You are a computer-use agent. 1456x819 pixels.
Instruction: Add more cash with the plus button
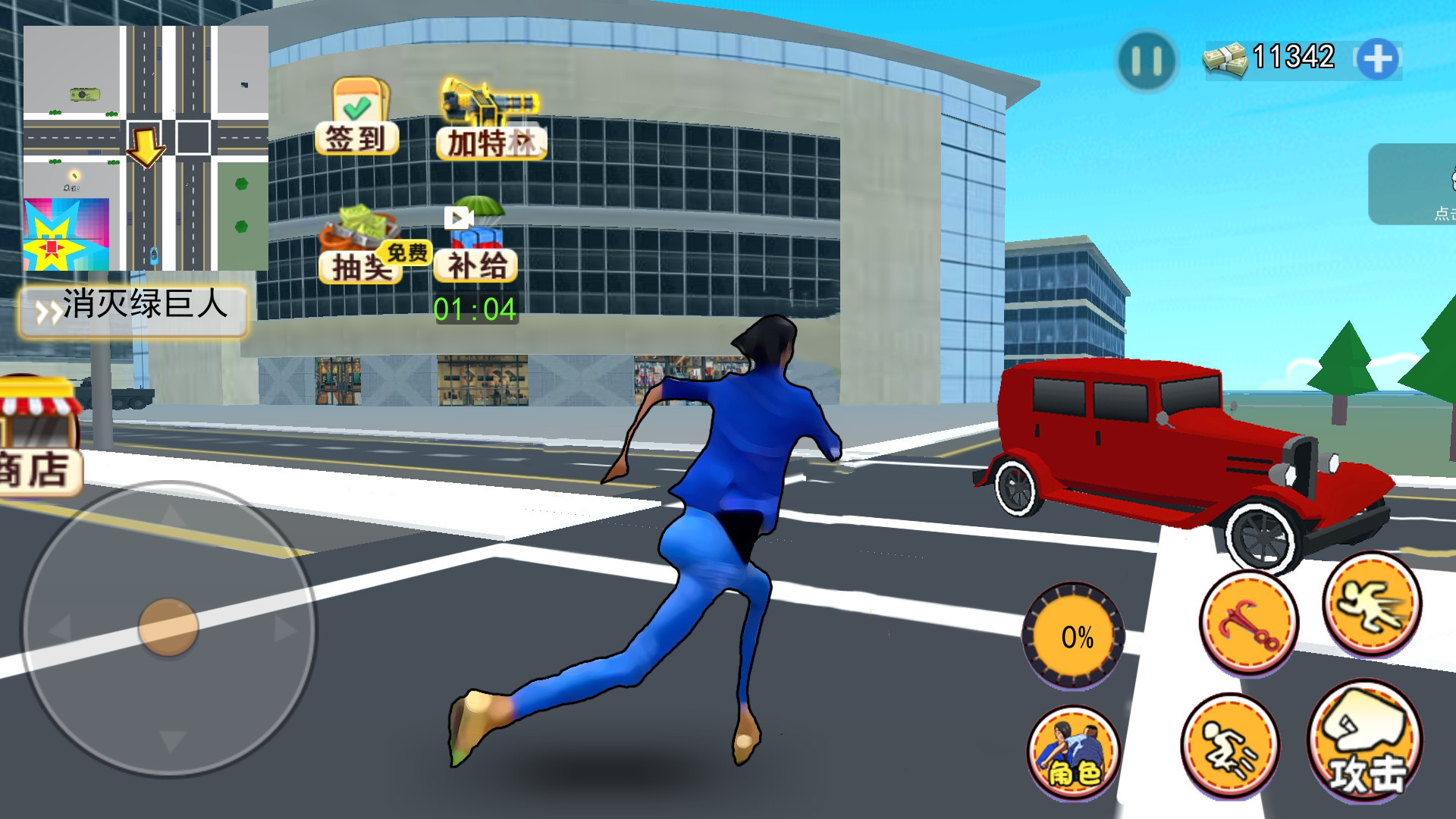[1377, 60]
